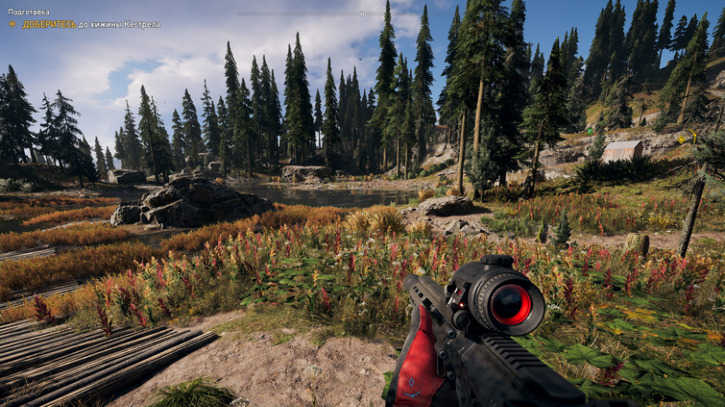This screenshot has height=407, width=725.
Task: Select the quest objective about Kestrel's cabin
Action: 85,24
